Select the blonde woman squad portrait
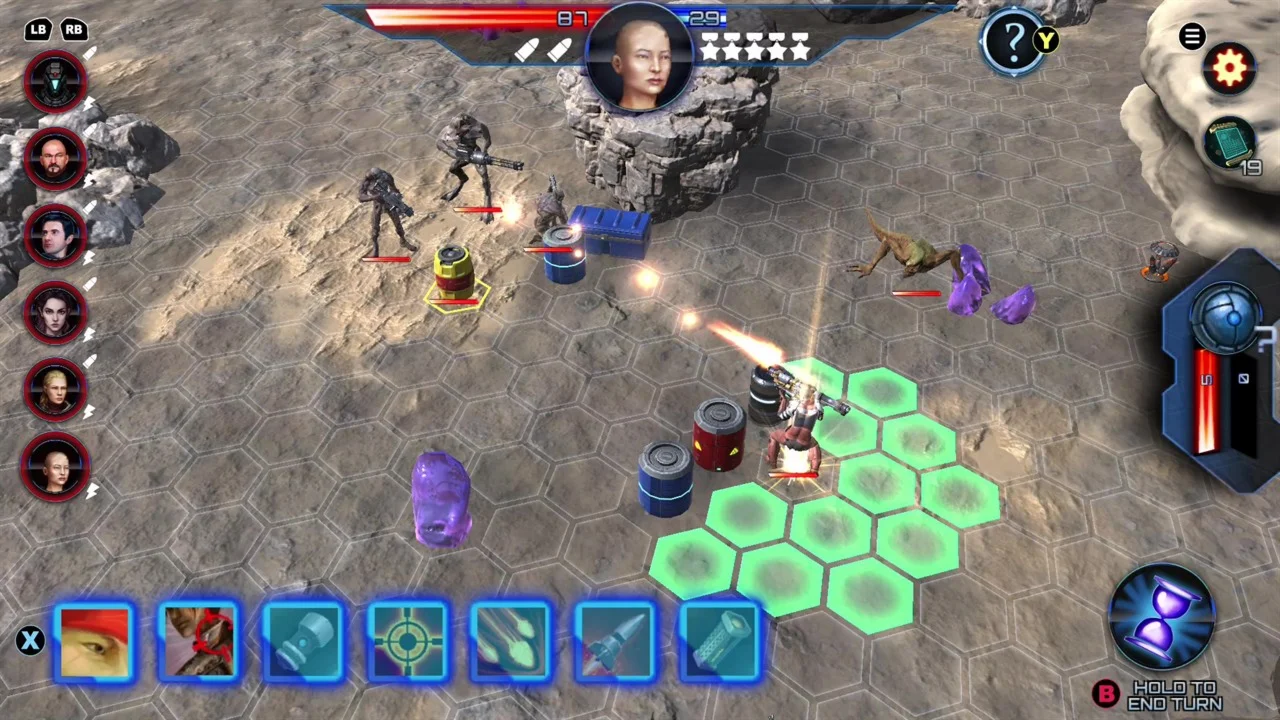 [x=56, y=389]
